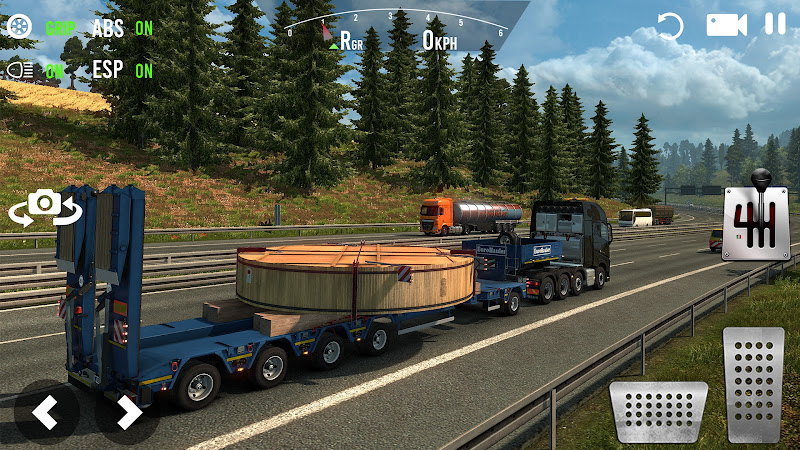
Task: Rotate the view with the camera rotate icon
Action: [44, 207]
